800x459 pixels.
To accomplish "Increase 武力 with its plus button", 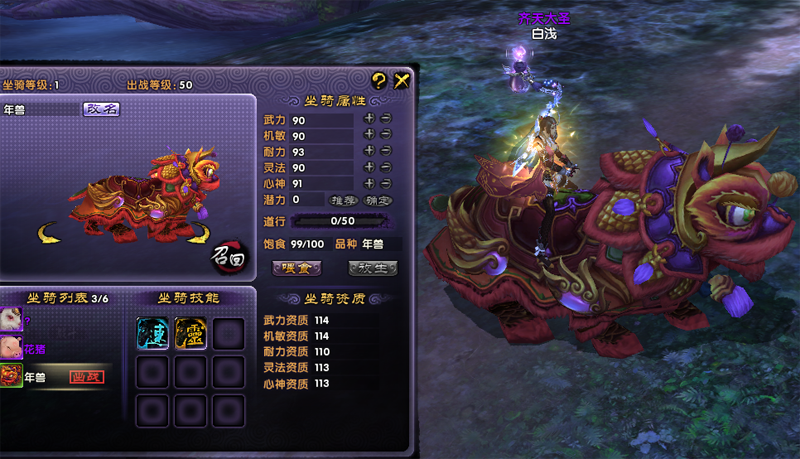I will pyautogui.click(x=369, y=119).
